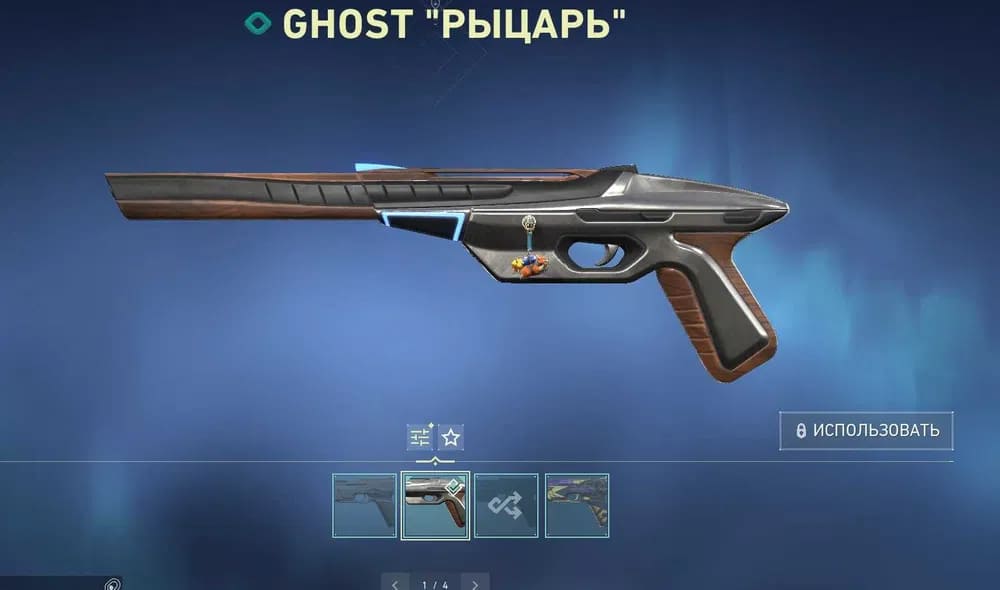Mark the skin as favorite with the star

tap(451, 437)
